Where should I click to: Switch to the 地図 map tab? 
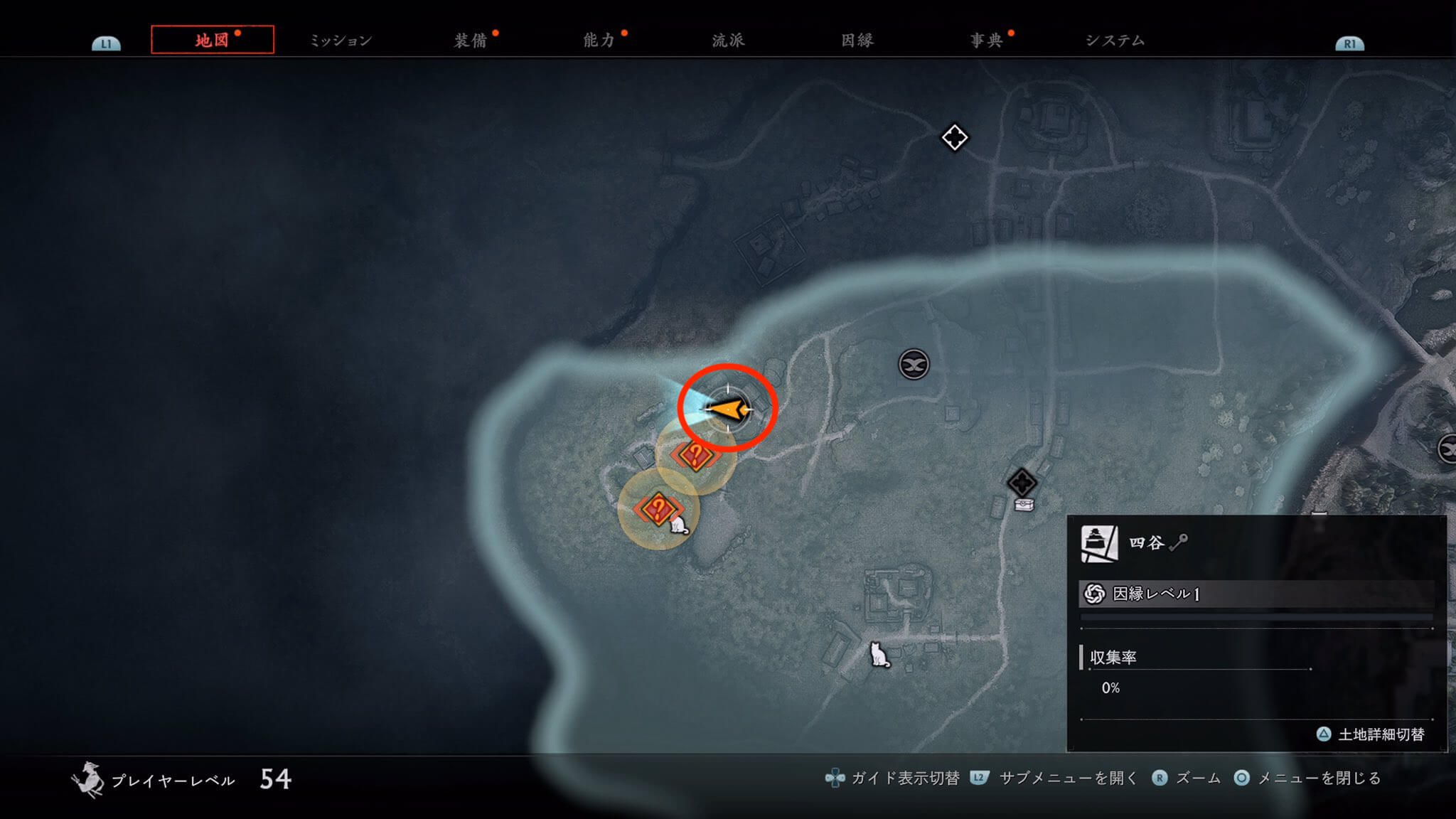click(x=212, y=40)
